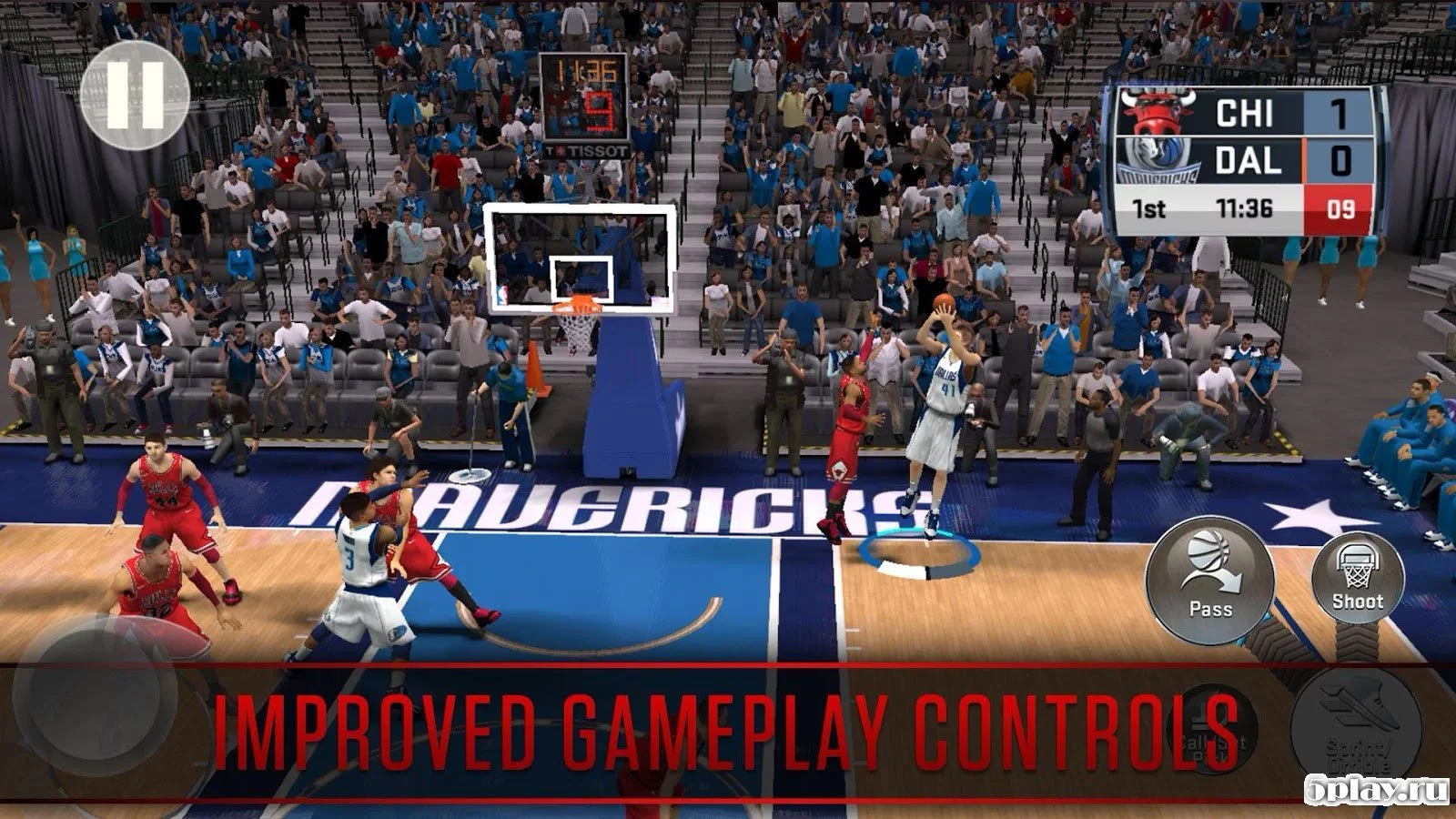This screenshot has width=1456, height=819.
Task: Tap the IMPROVED GAMEPLAY CONTROLS banner
Action: coord(728,728)
